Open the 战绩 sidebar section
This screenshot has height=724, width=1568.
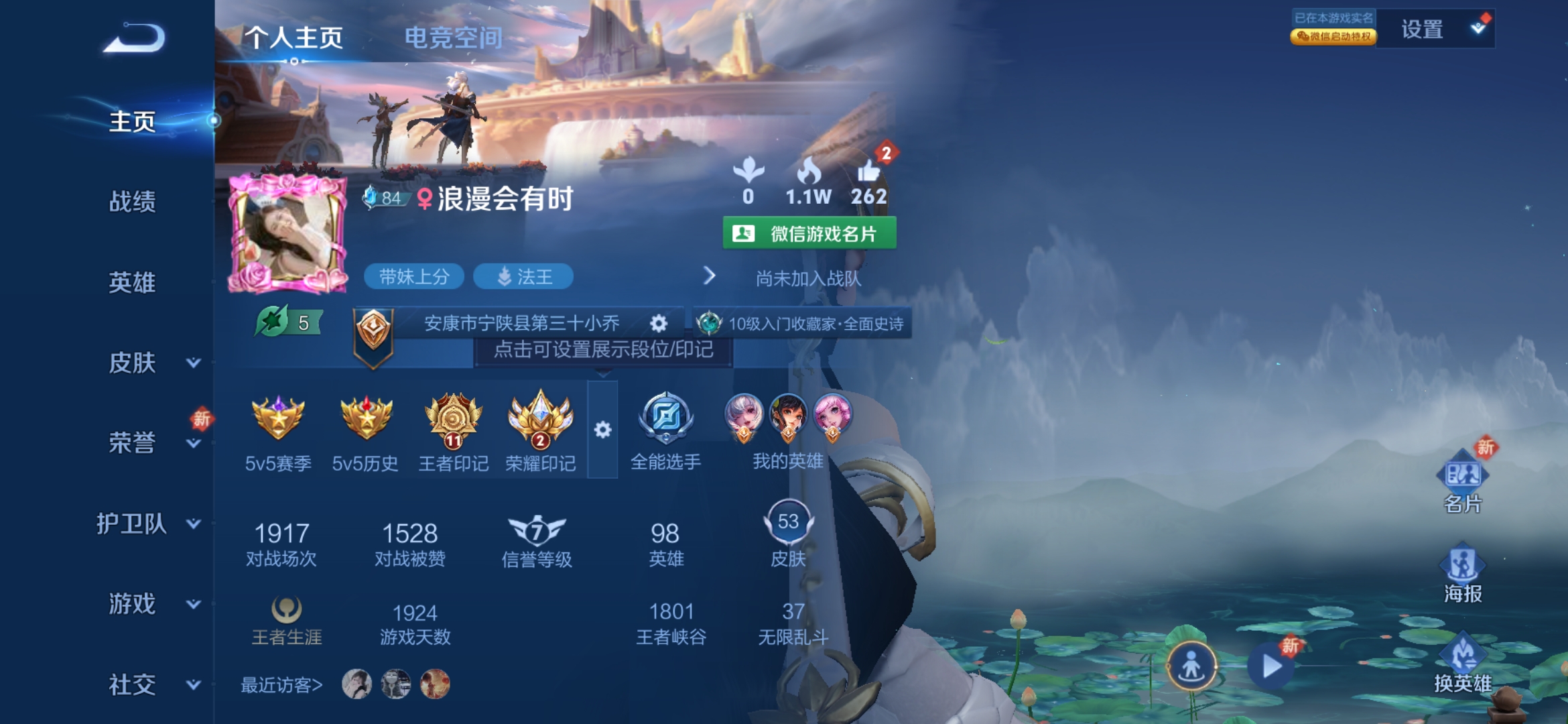click(x=132, y=201)
